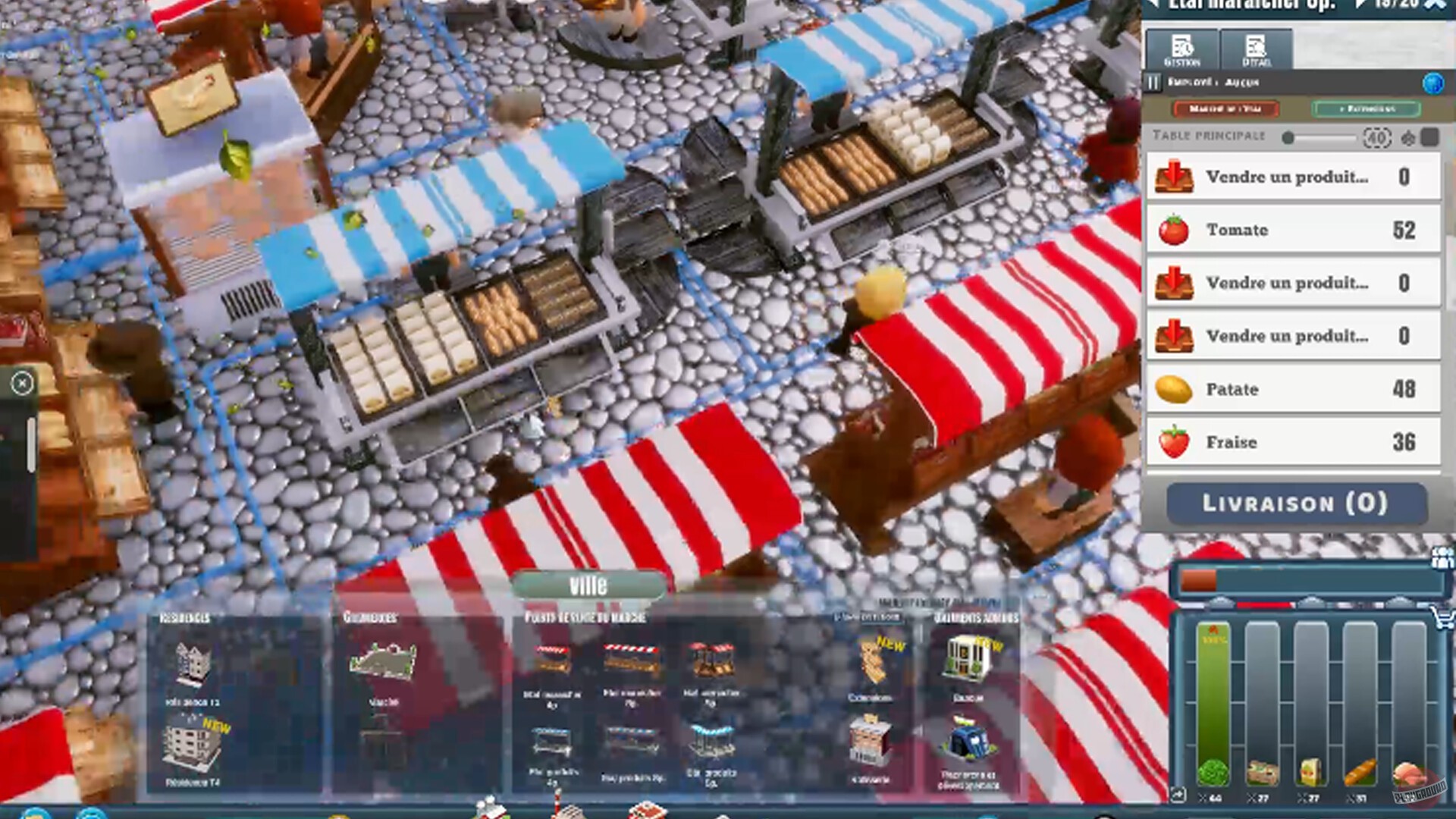Toggle the square checkbox near Table principale
Image resolution: width=1456 pixels, height=819 pixels.
coord(1432,137)
